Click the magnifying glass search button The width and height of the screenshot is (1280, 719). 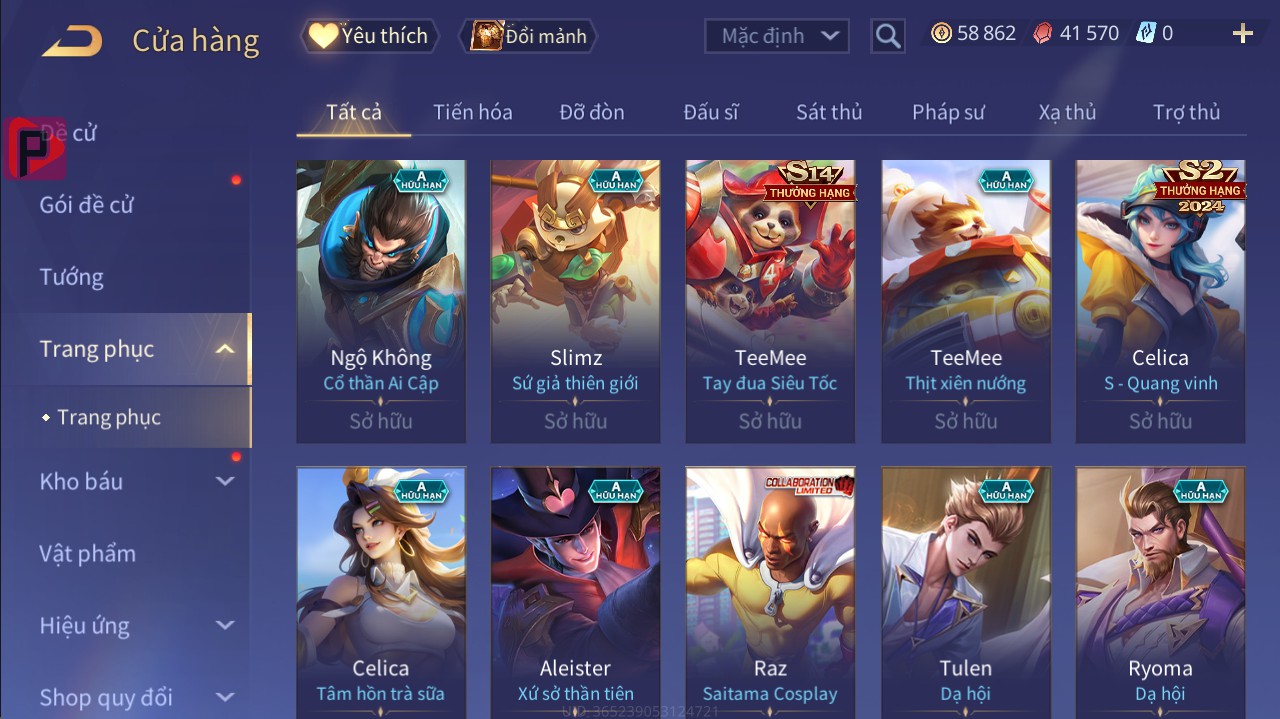887,36
